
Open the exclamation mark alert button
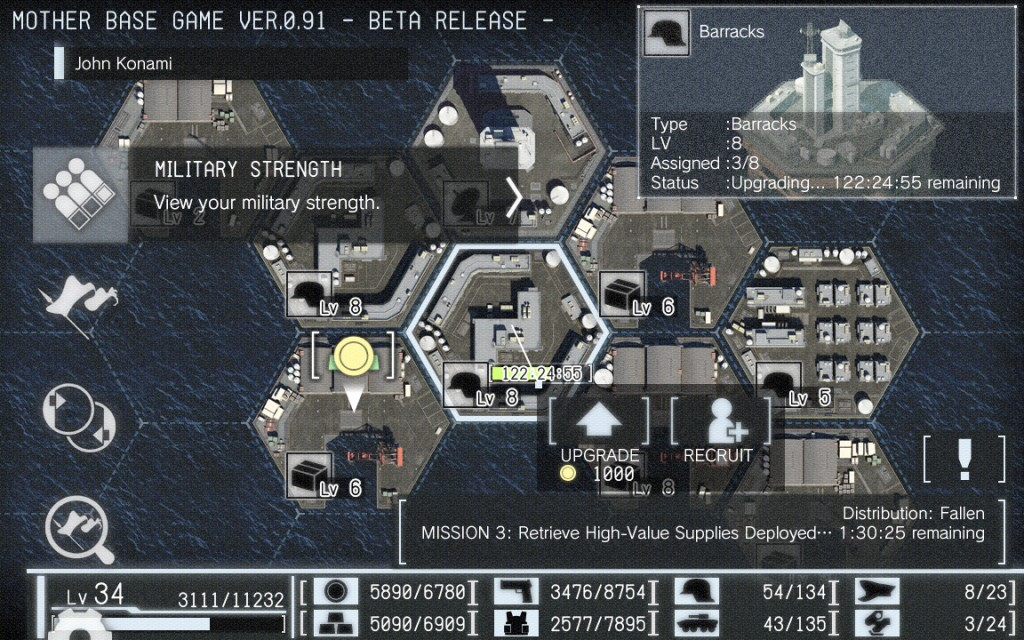(x=964, y=458)
